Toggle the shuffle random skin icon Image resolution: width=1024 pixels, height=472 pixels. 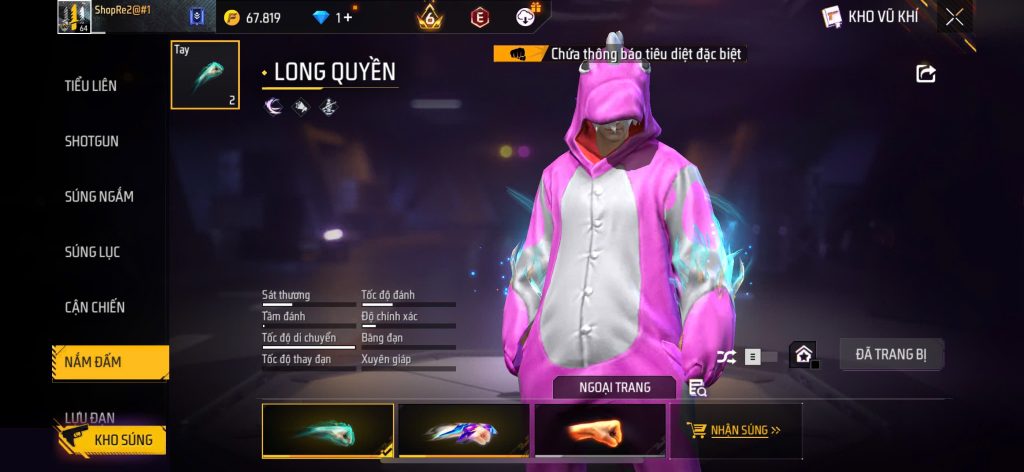(726, 356)
